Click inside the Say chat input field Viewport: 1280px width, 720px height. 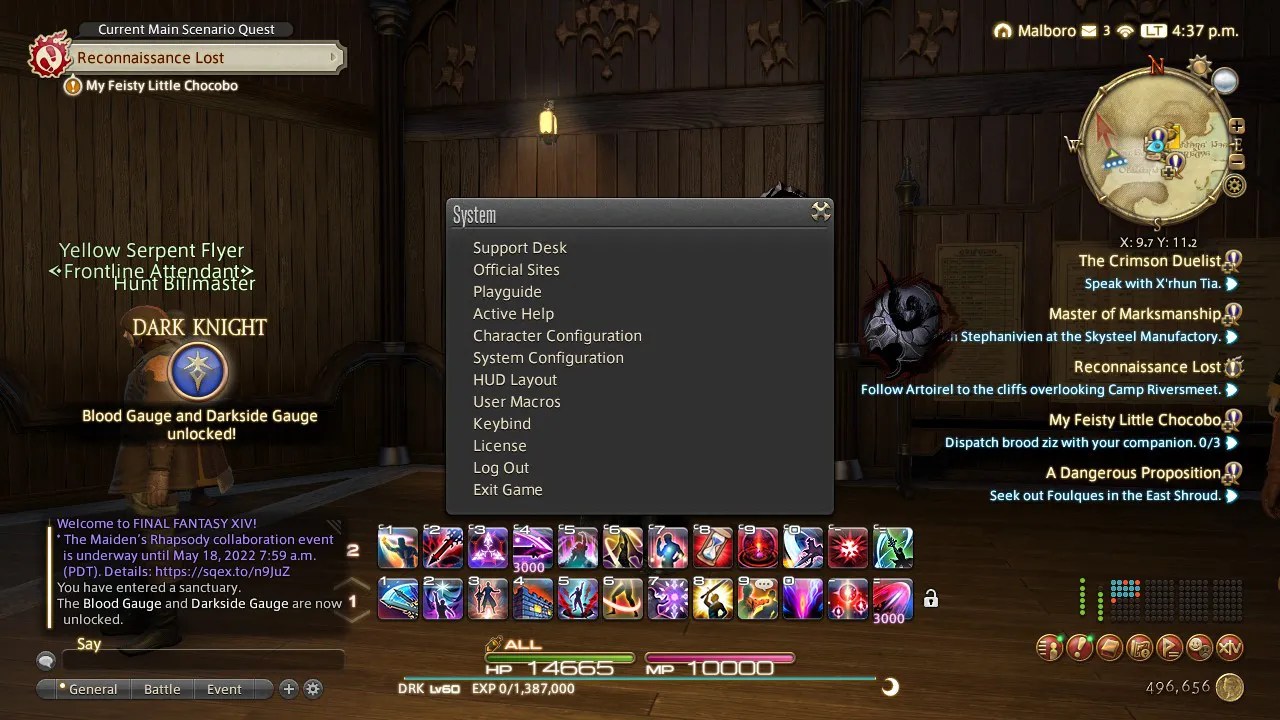pos(200,660)
